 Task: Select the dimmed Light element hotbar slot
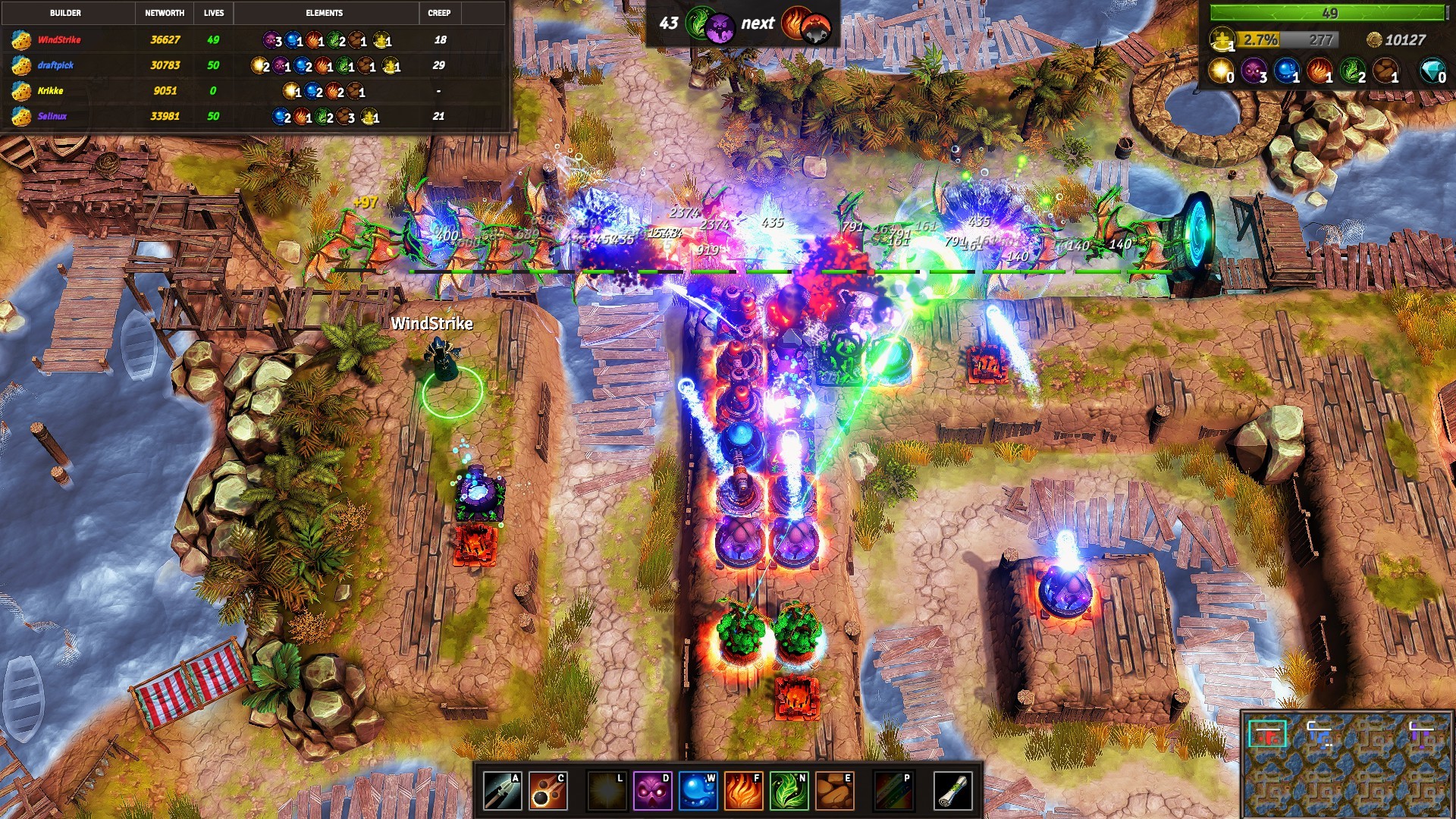pyautogui.click(x=607, y=791)
